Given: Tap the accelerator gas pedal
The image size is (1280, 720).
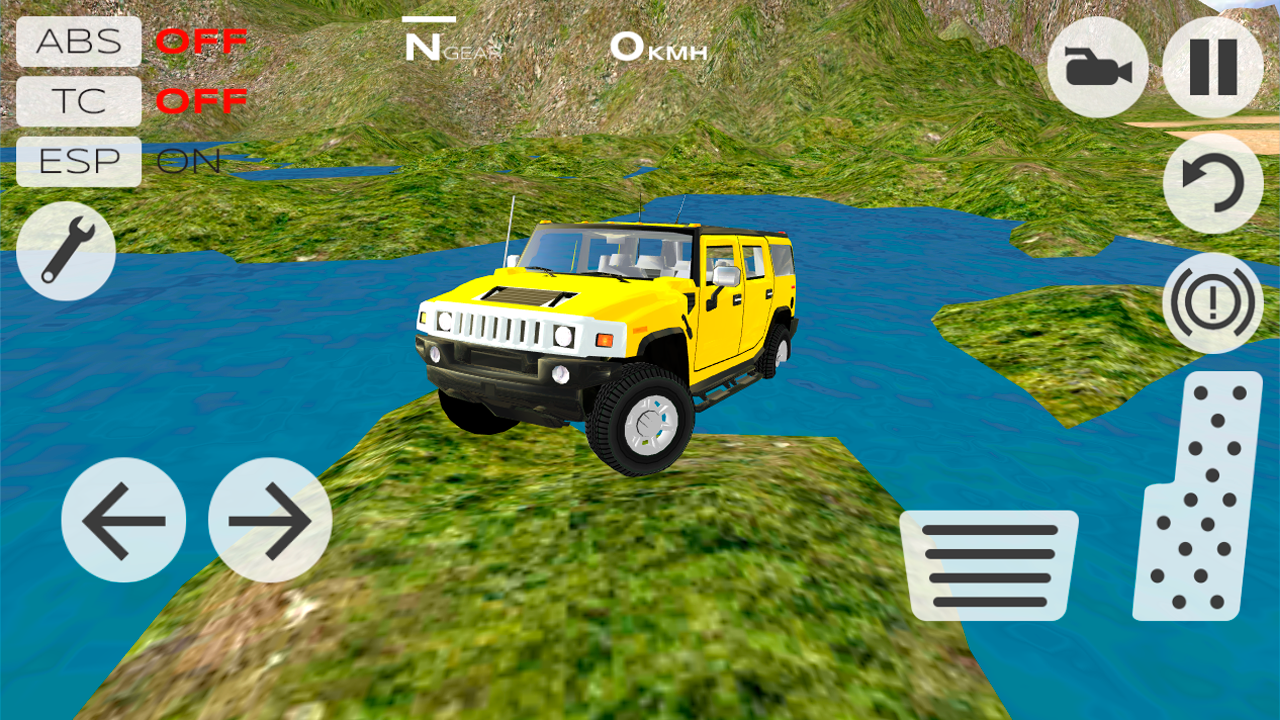Looking at the screenshot, I should click(x=1198, y=497).
